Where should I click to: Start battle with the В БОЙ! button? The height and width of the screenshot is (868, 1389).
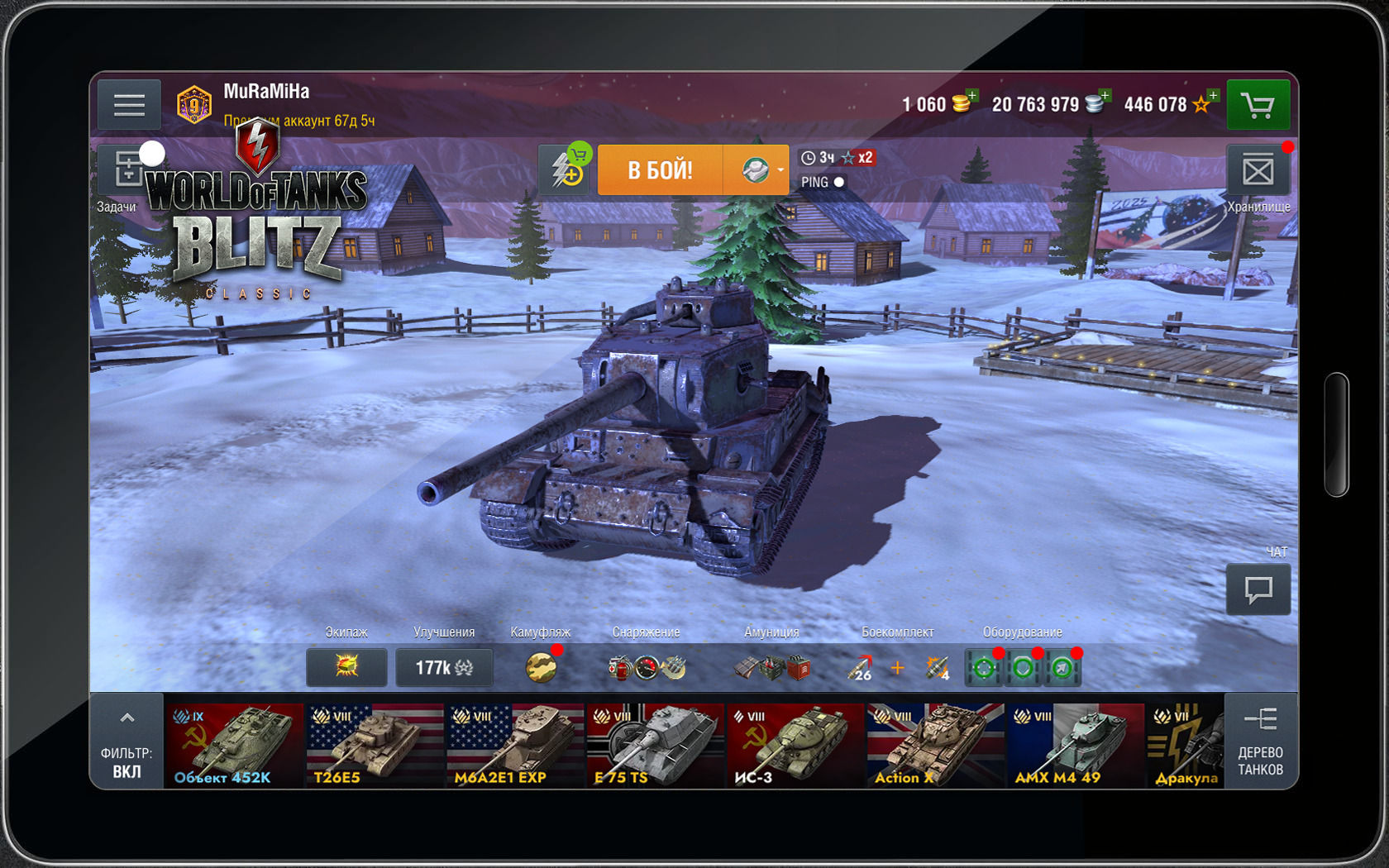(x=660, y=170)
